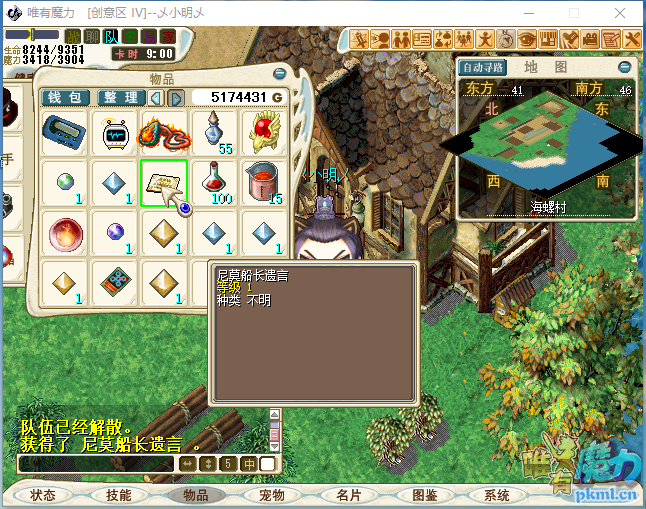Minimize the 地图 map panel
646x509 pixels.
click(626, 67)
